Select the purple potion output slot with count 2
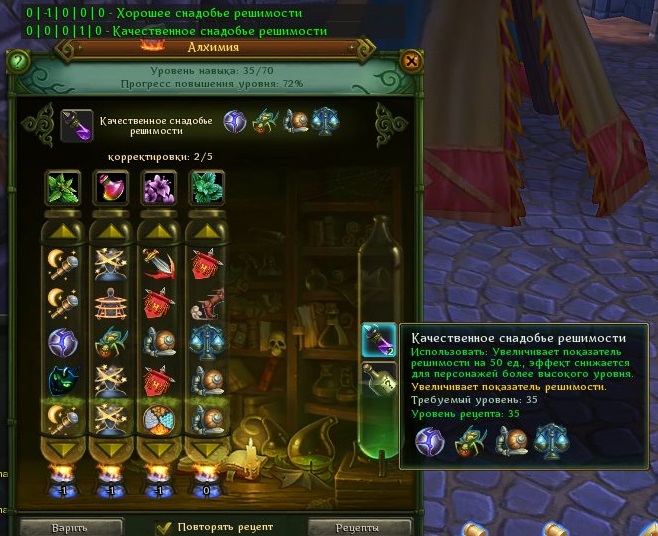Viewport: 658px width, 536px height. (378, 340)
